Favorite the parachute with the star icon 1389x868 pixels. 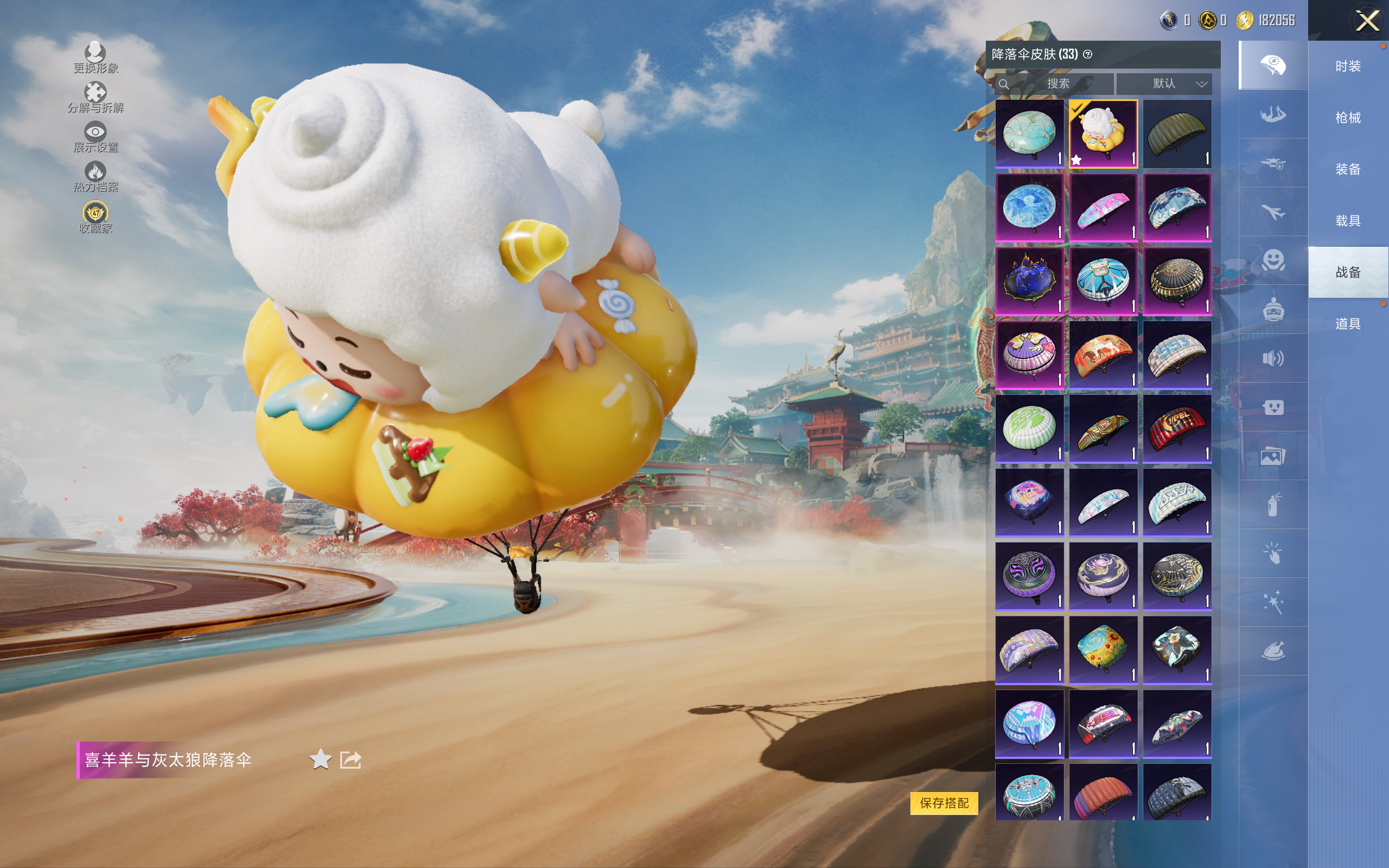pyautogui.click(x=320, y=759)
